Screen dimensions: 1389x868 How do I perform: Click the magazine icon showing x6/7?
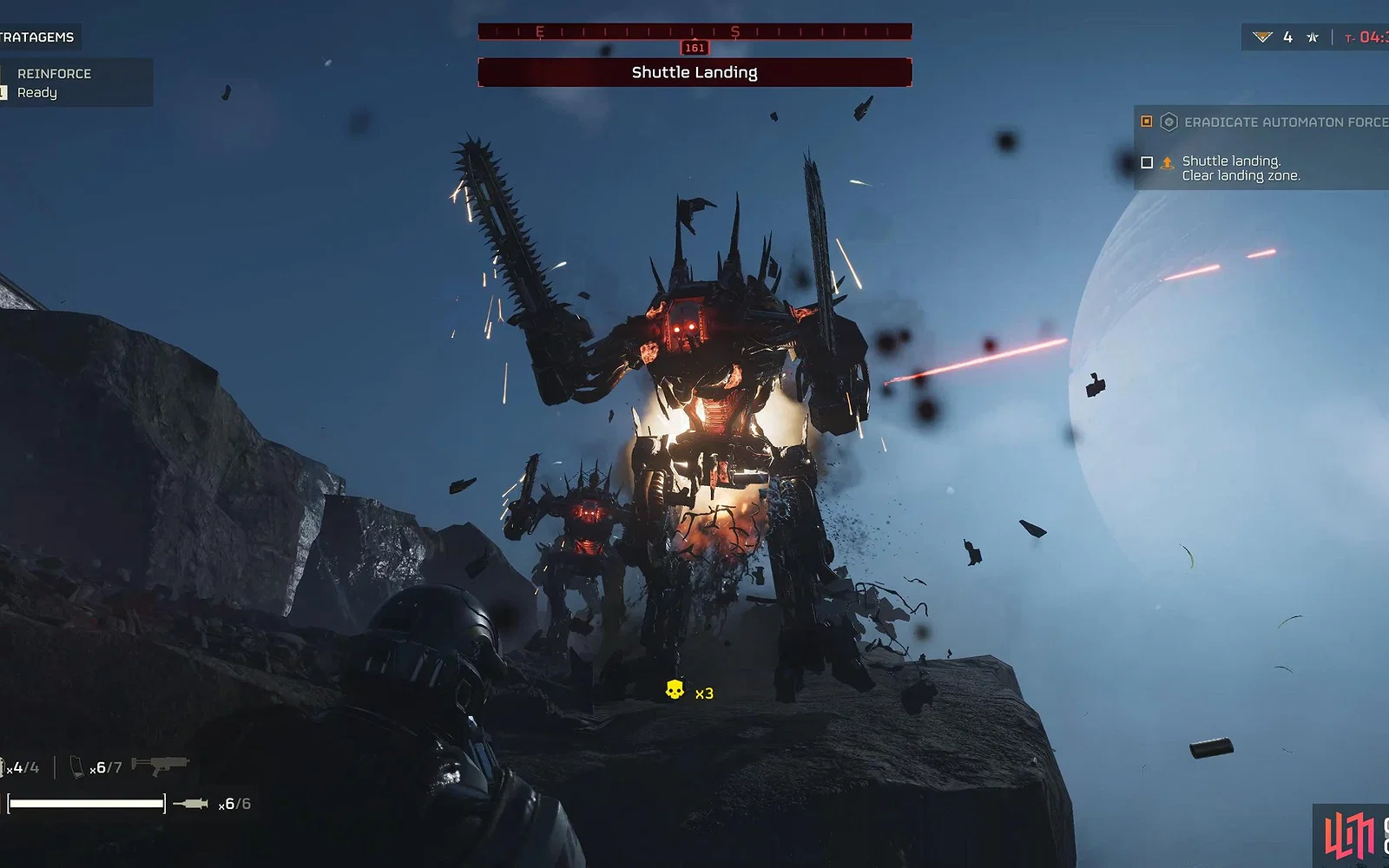point(77,767)
